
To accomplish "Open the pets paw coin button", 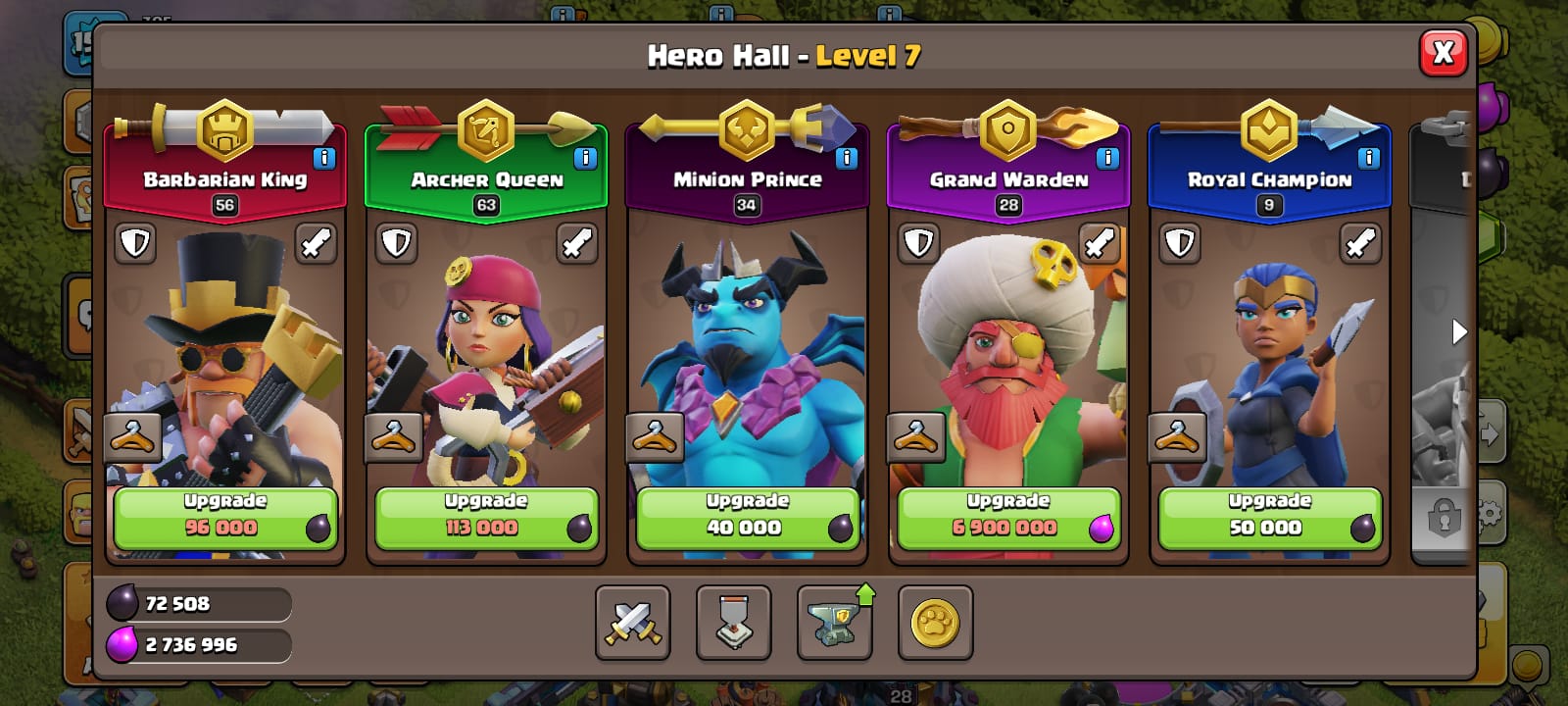I will pos(935,623).
